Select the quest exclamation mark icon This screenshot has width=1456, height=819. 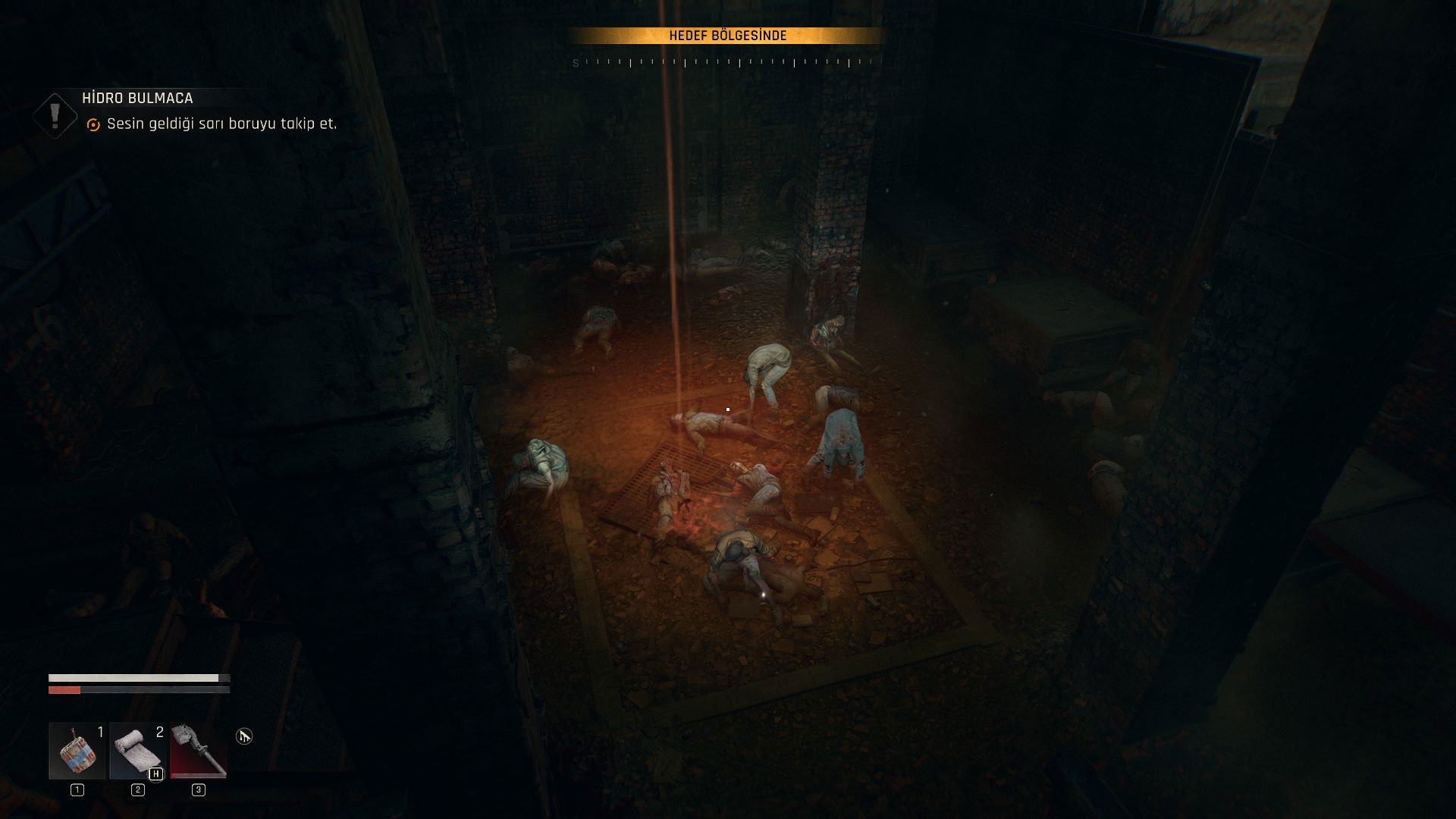55,115
